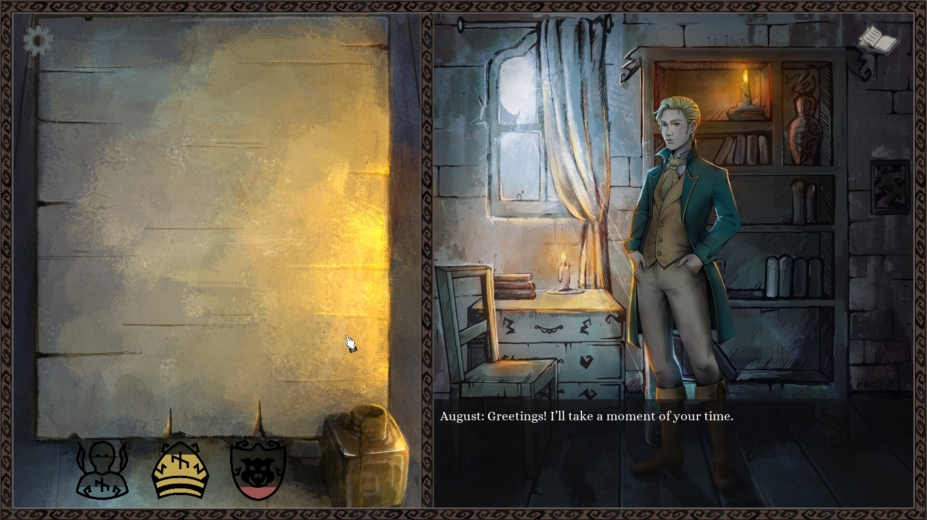Image resolution: width=927 pixels, height=520 pixels.
Task: Choose the yellow mitre hat emblem
Action: tap(180, 469)
